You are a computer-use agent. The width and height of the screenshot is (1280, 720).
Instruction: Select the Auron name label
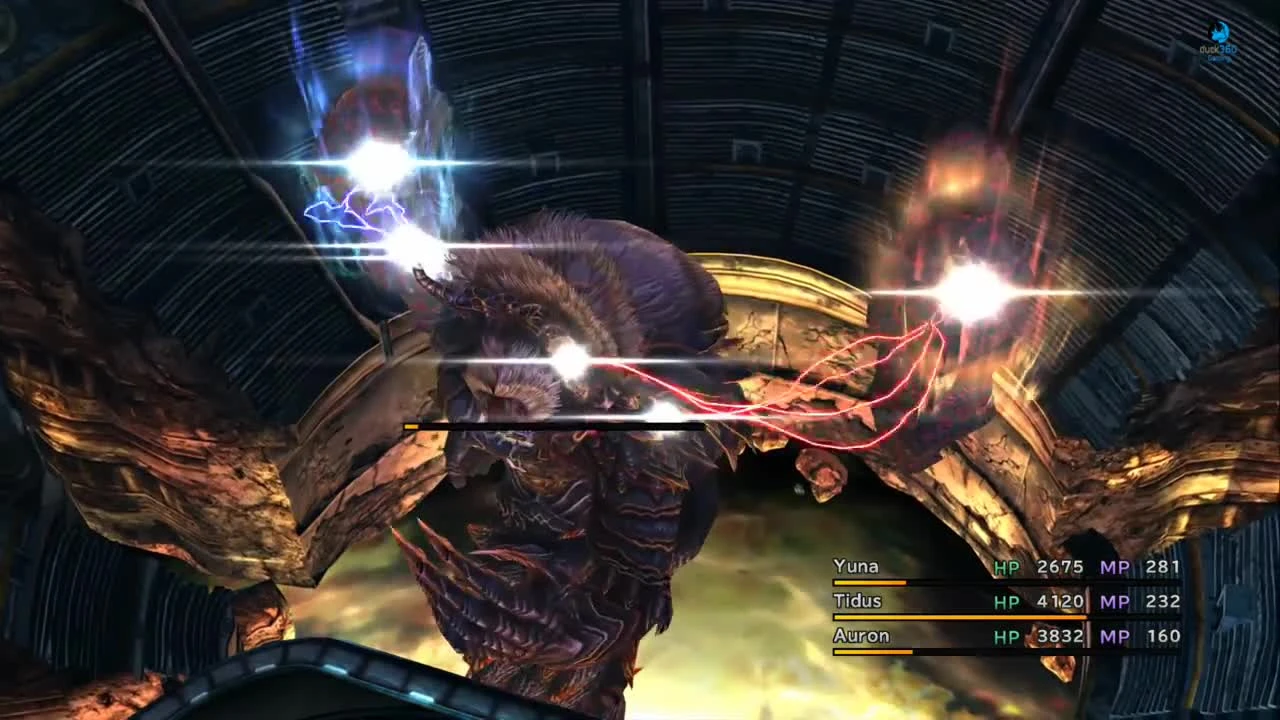[860, 636]
